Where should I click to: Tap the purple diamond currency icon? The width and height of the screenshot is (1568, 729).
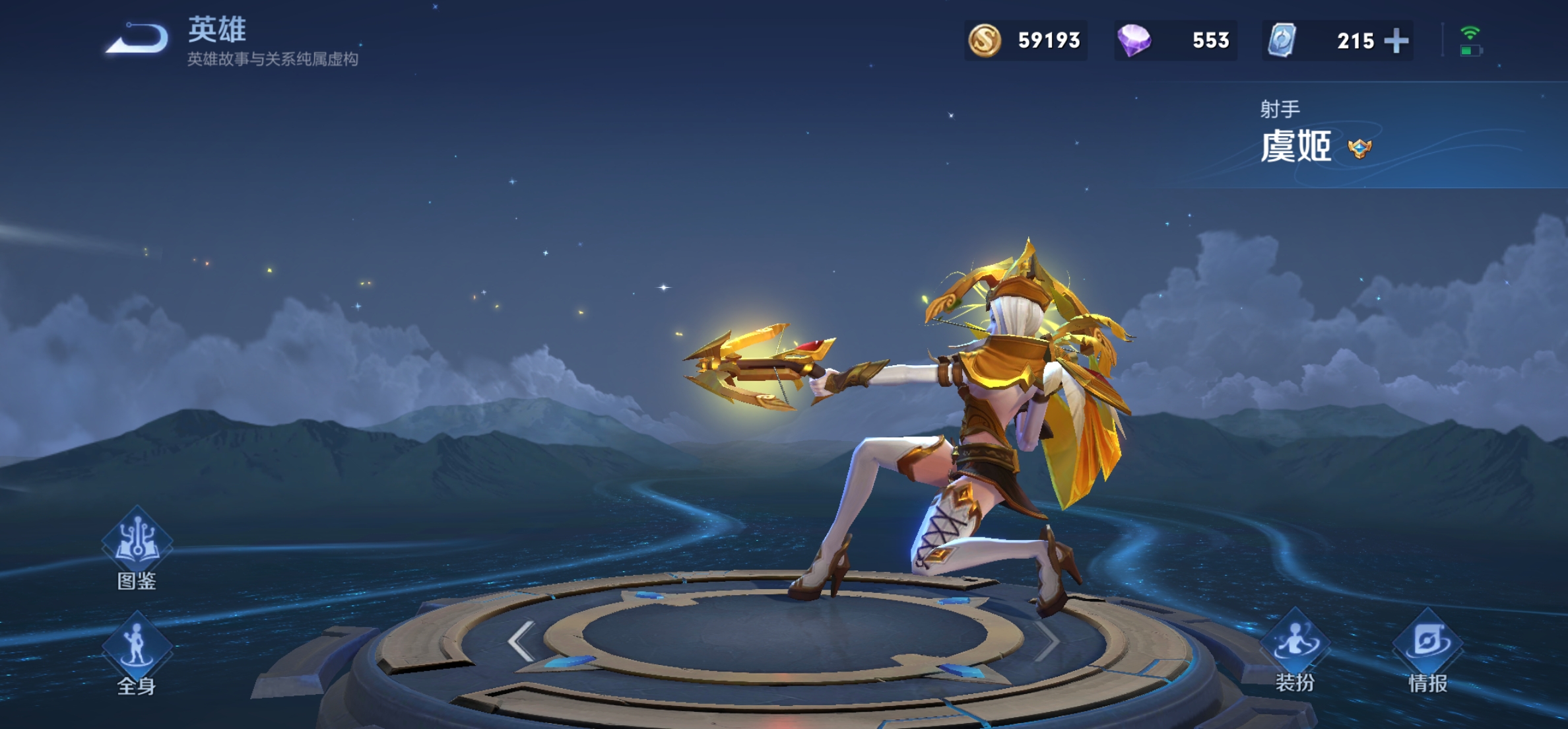[1134, 40]
